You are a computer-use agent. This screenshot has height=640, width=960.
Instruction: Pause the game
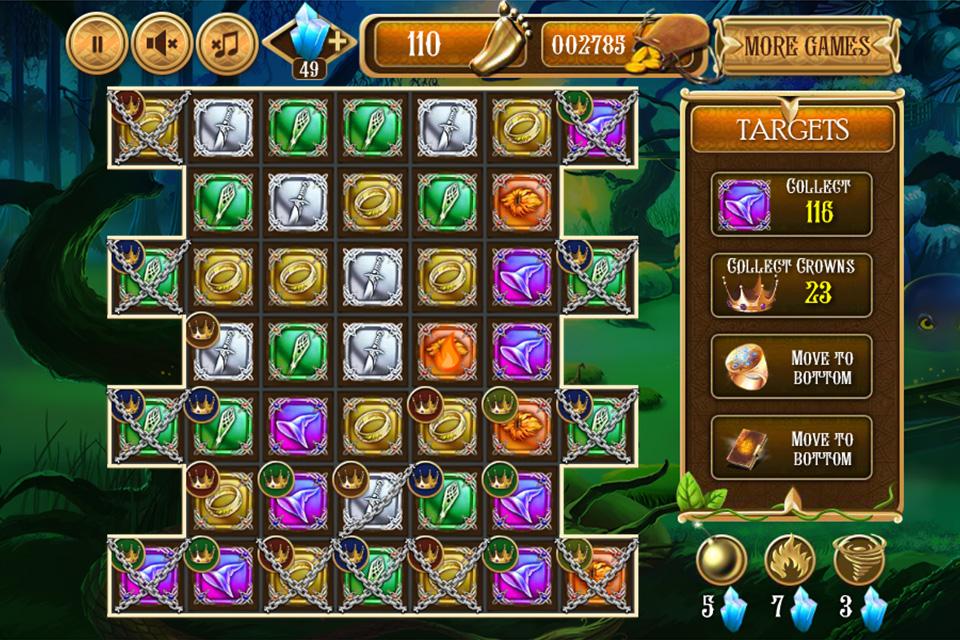97,44
